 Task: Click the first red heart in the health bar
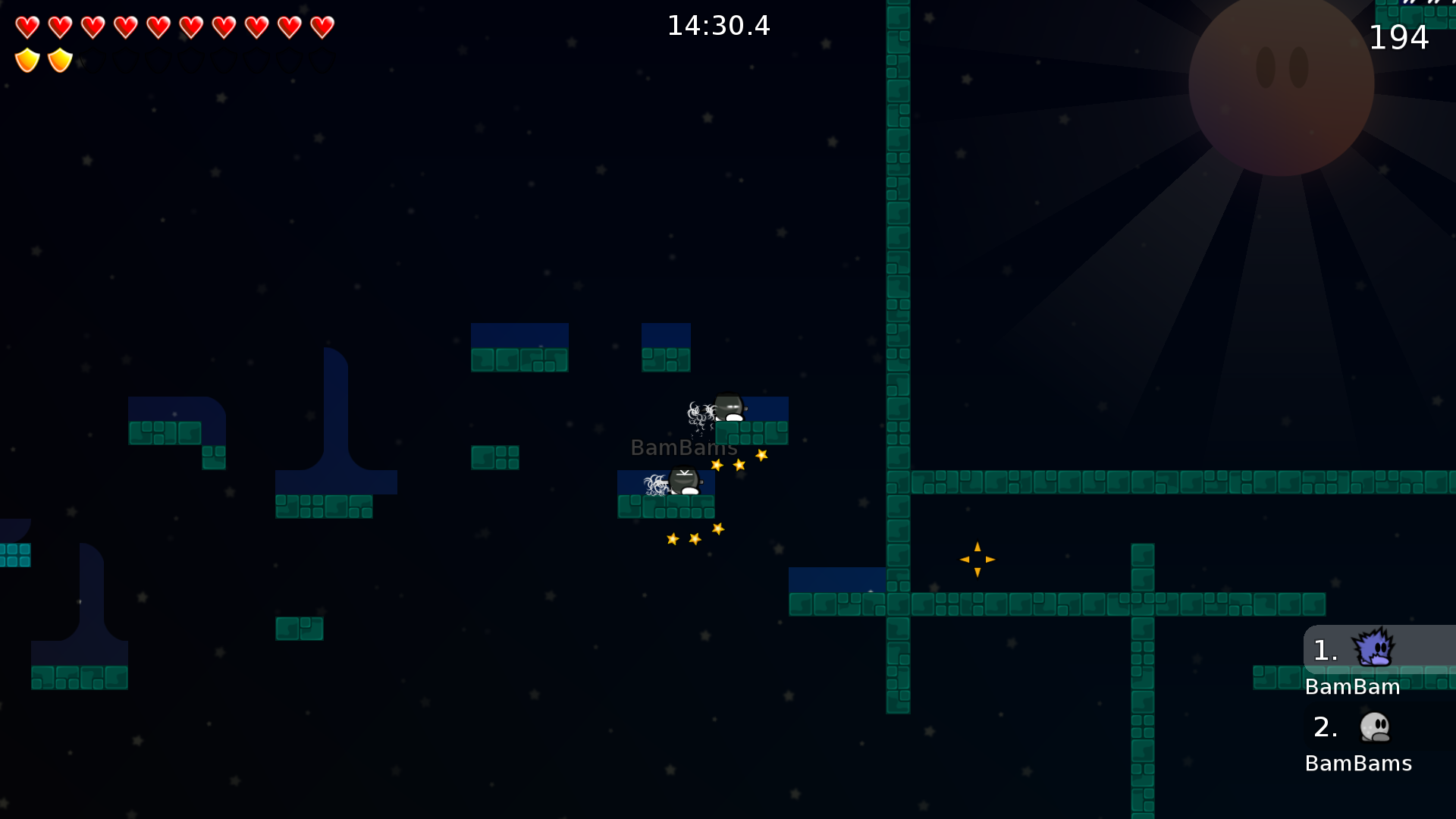[27, 27]
